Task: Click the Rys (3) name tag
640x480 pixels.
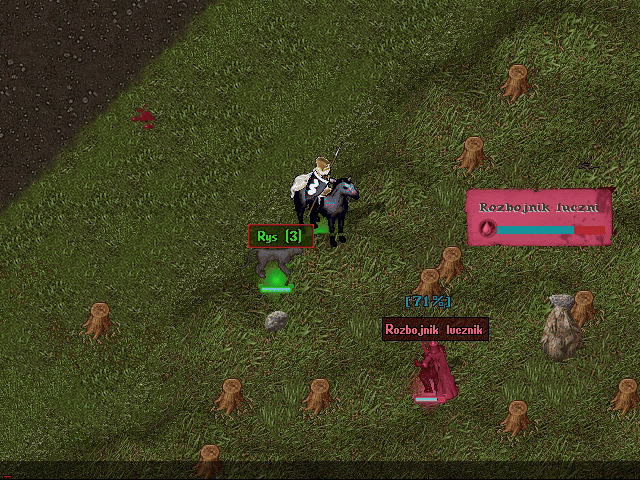Action: [x=280, y=236]
